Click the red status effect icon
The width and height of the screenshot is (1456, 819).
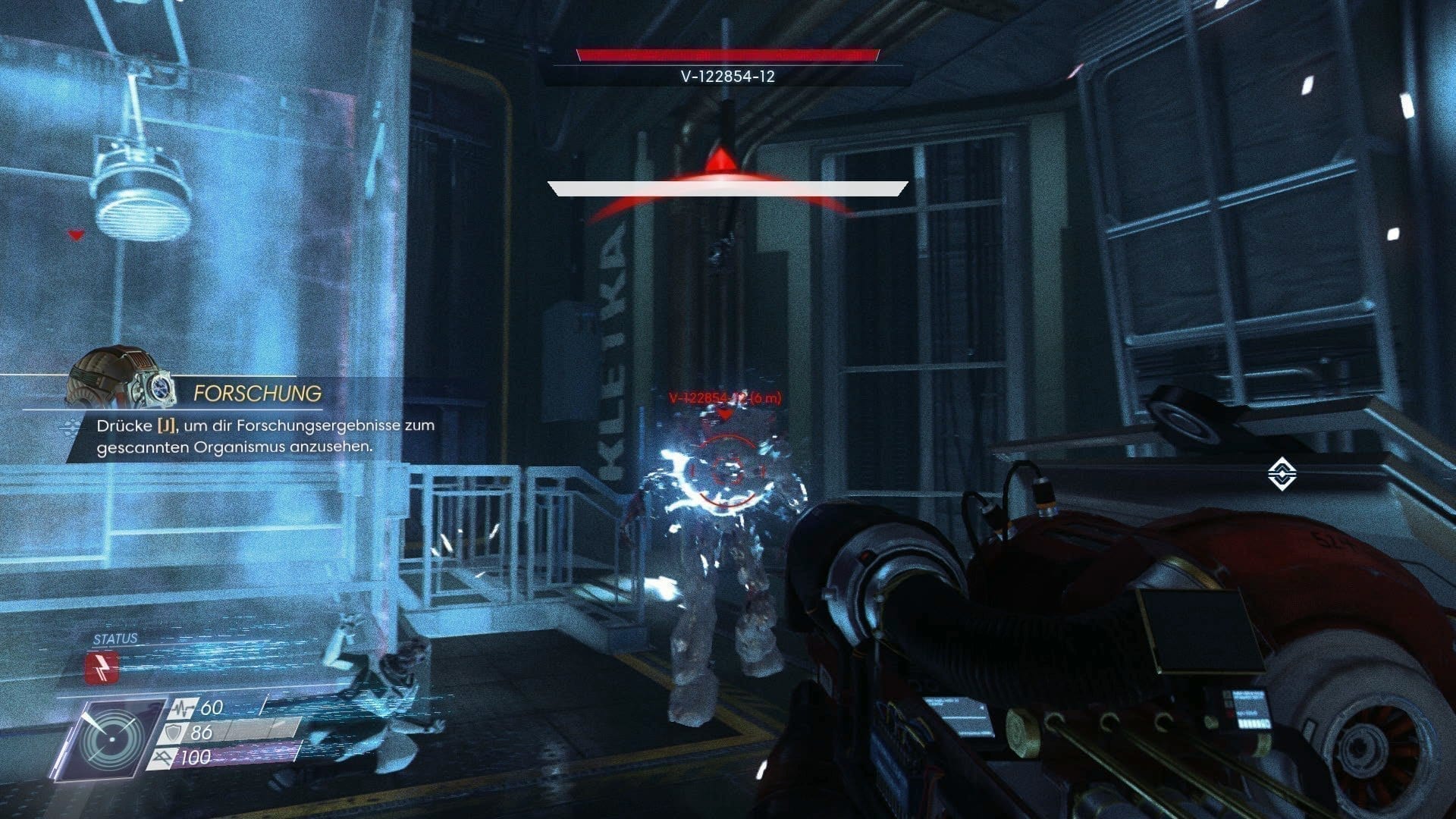(102, 668)
